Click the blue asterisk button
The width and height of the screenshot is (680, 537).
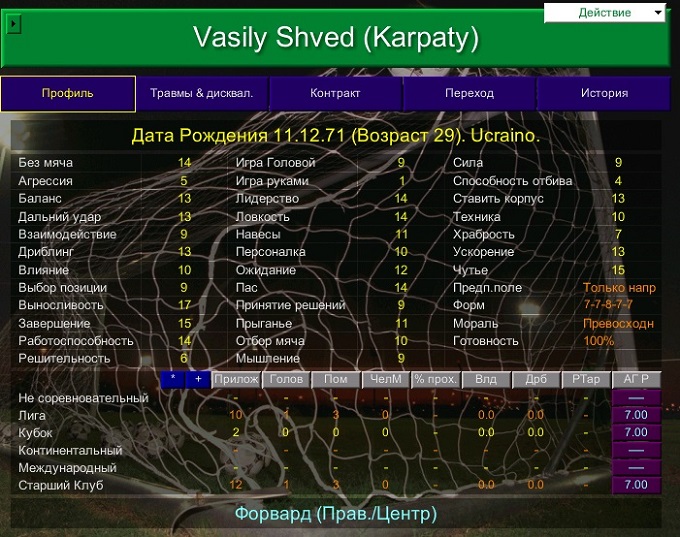[173, 380]
